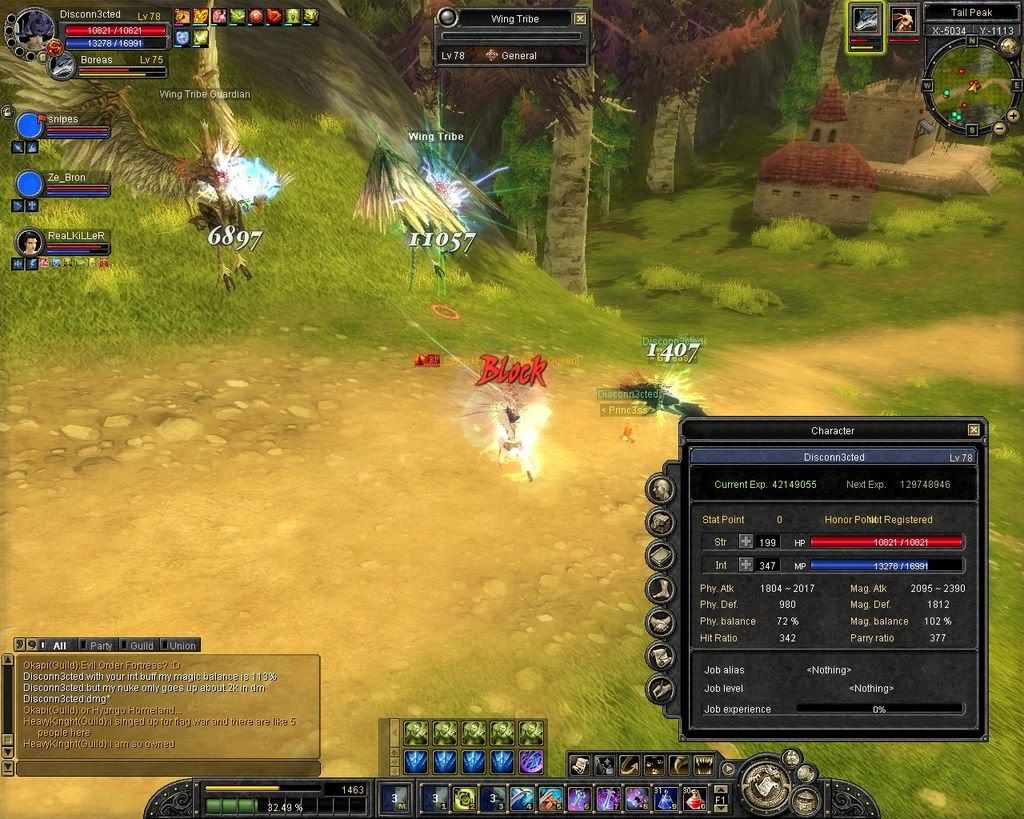Switch chat to the Guild tab
Screen dimensions: 1024x819
tap(137, 645)
